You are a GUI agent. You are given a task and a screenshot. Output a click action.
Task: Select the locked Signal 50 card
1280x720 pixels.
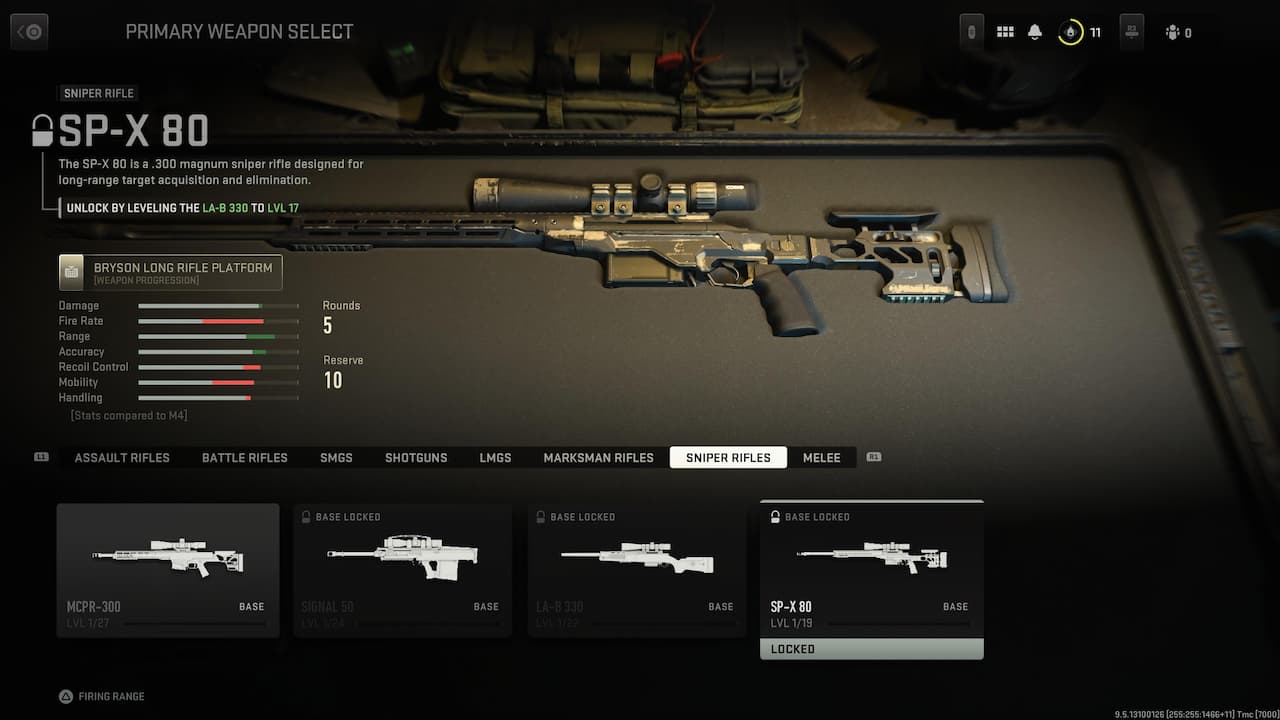tap(403, 570)
